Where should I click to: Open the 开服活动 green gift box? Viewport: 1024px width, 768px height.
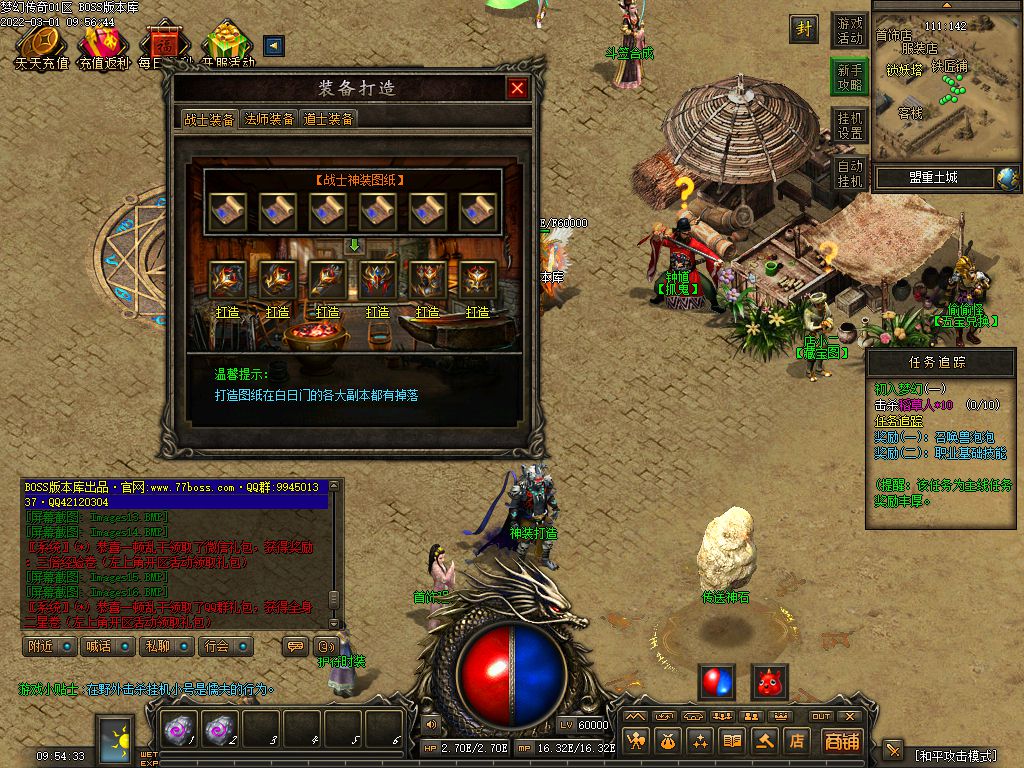227,45
